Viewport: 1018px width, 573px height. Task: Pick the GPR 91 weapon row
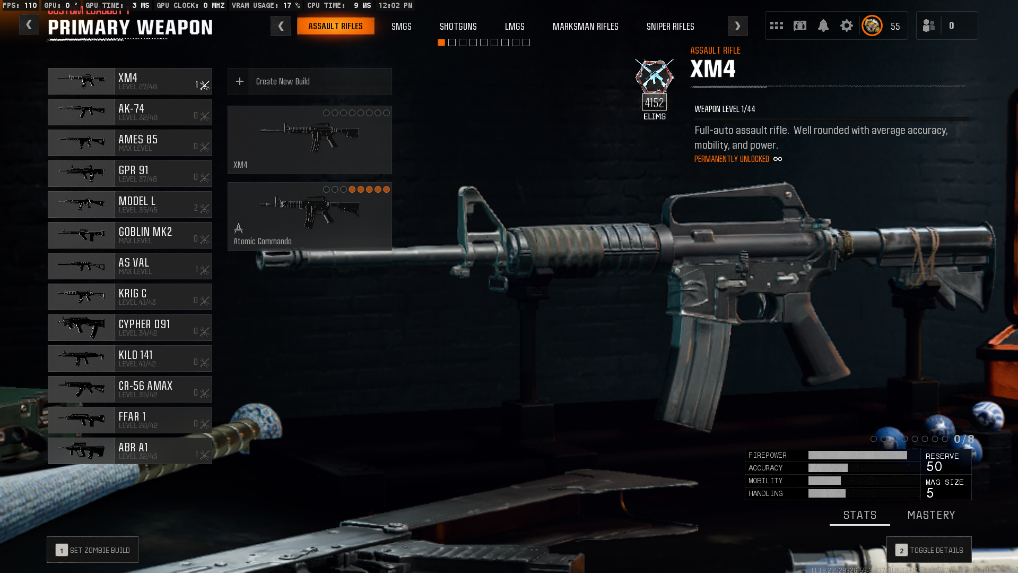coord(129,174)
